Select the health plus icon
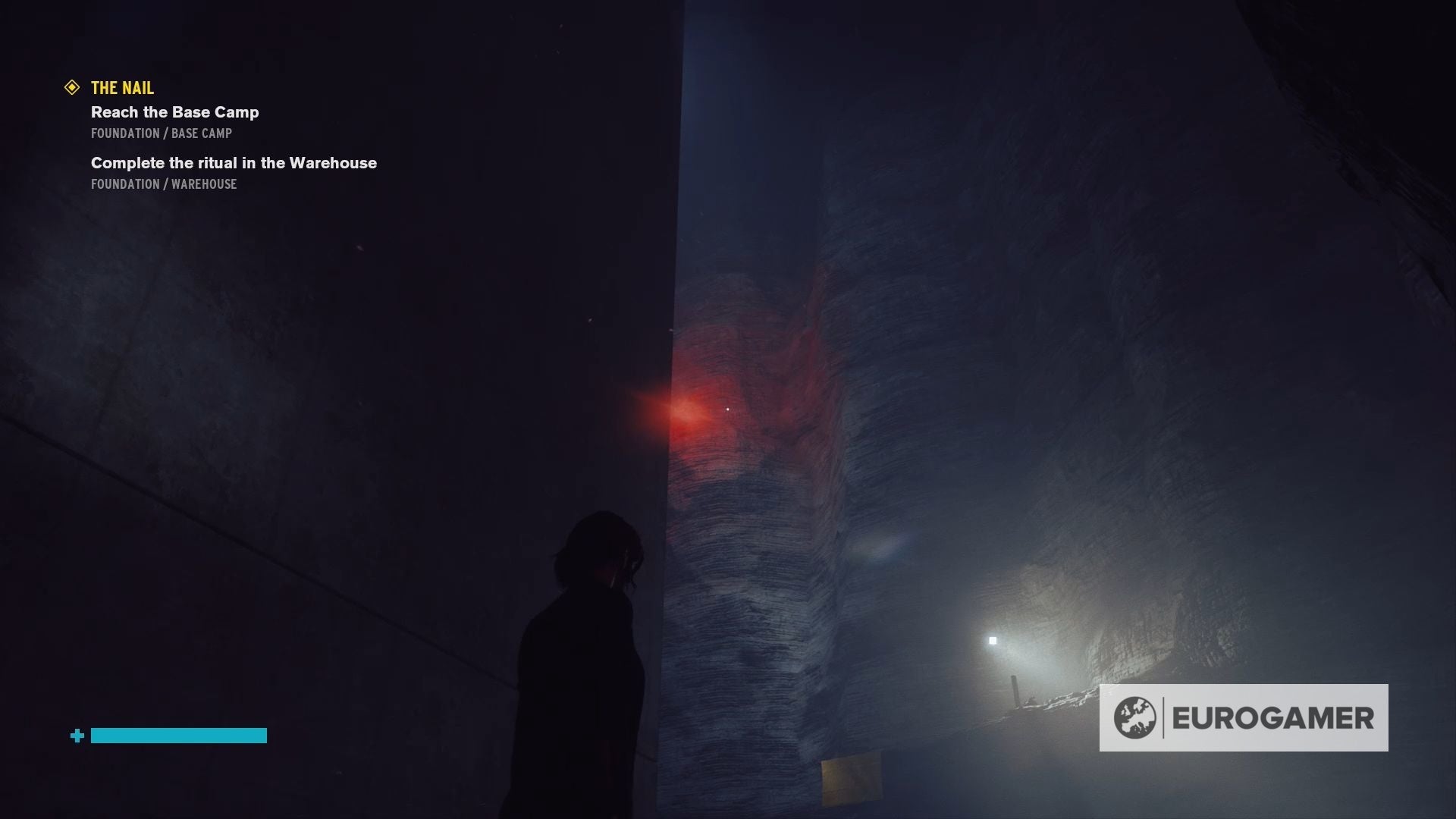The width and height of the screenshot is (1456, 819). click(x=76, y=736)
